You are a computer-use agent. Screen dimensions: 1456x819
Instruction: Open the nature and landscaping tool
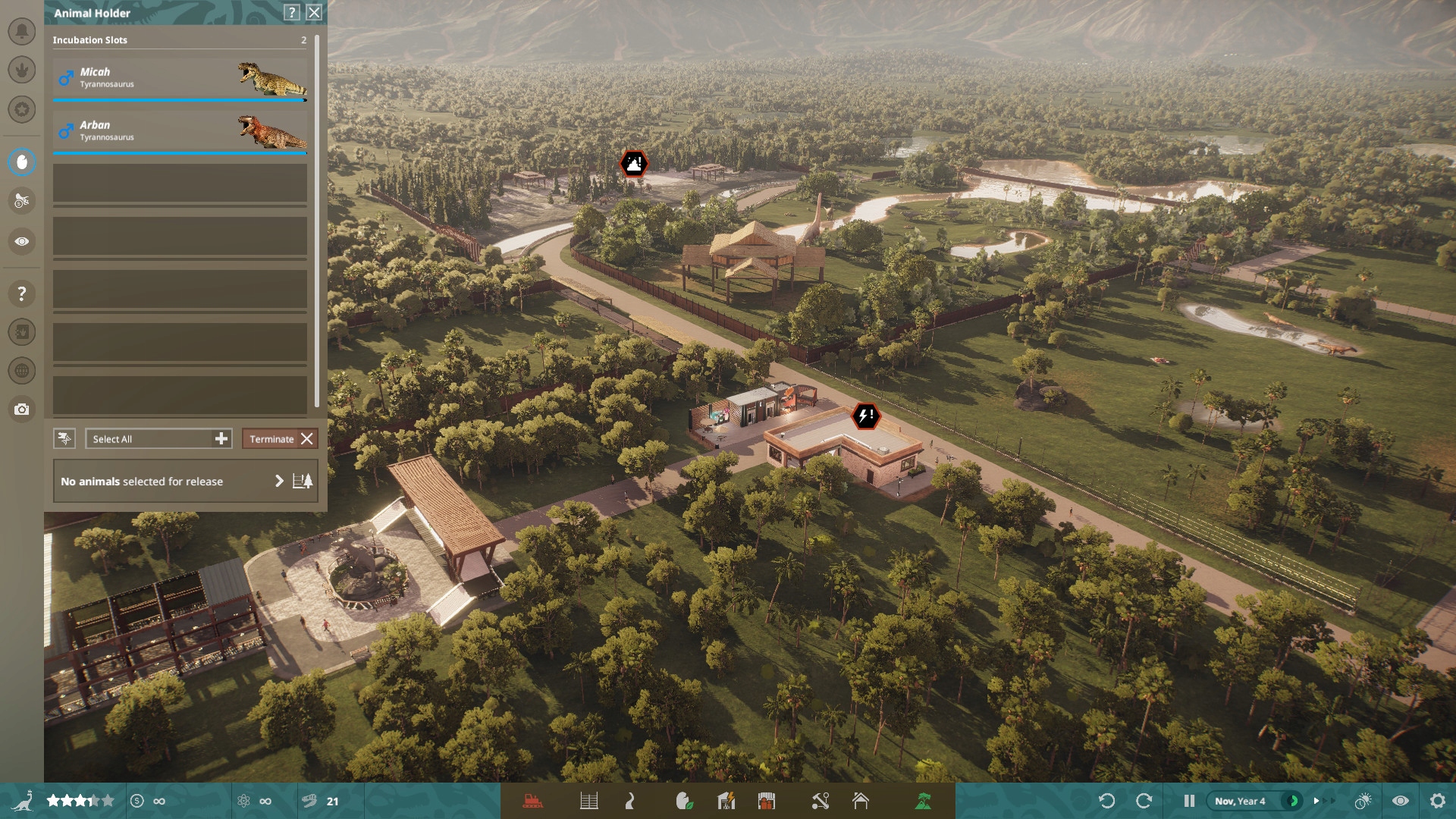(686, 801)
